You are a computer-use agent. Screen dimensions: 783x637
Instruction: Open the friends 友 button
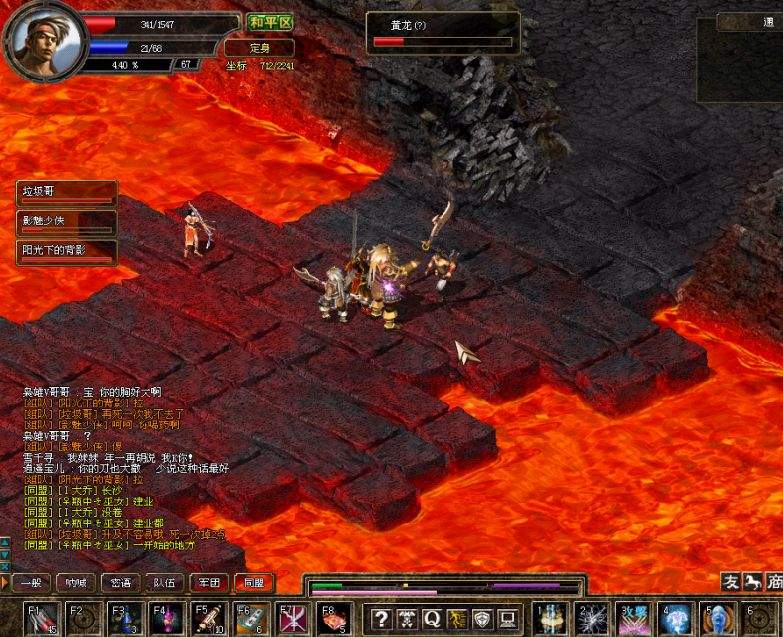(731, 582)
